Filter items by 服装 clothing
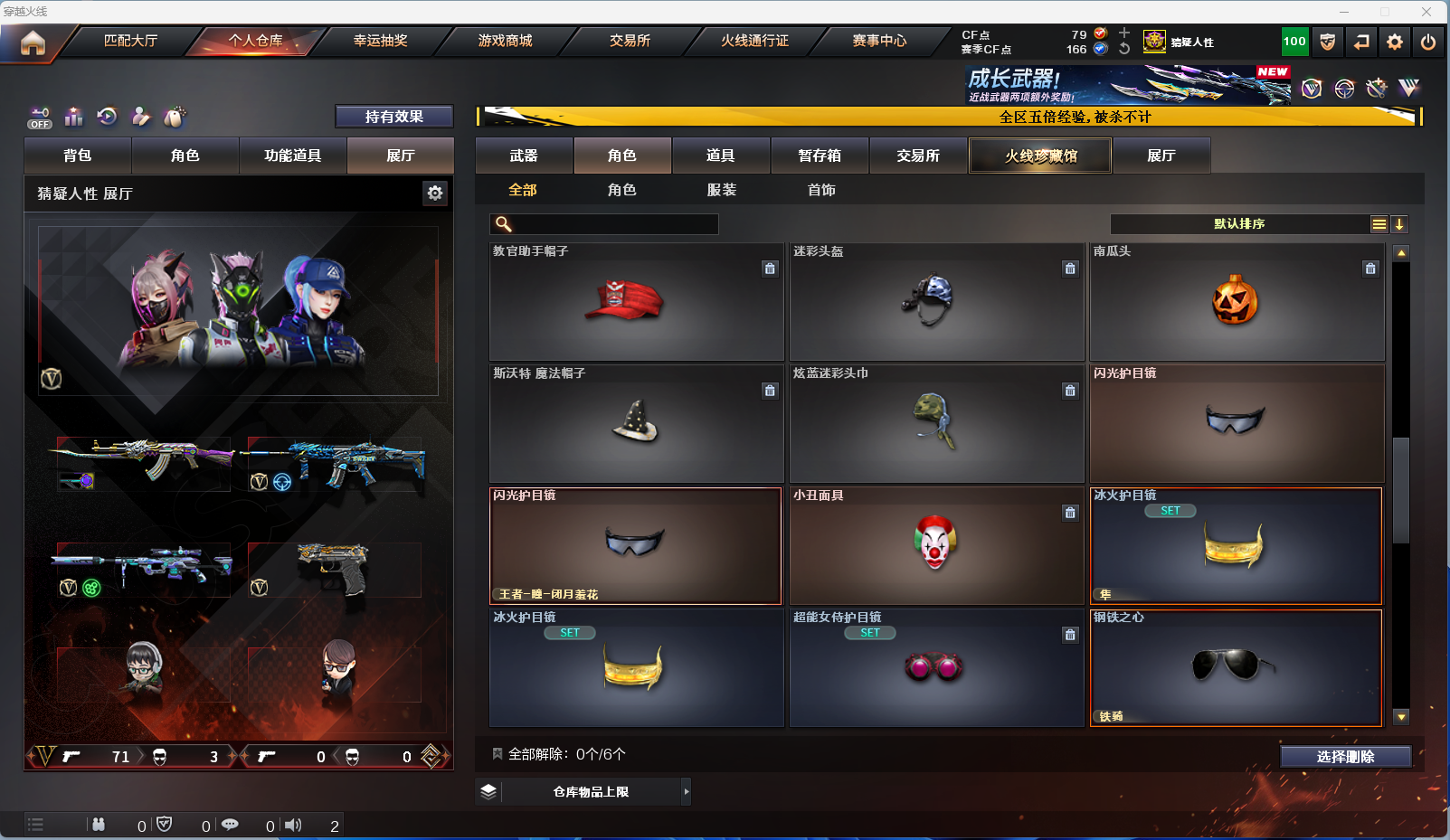1450x840 pixels. (721, 190)
